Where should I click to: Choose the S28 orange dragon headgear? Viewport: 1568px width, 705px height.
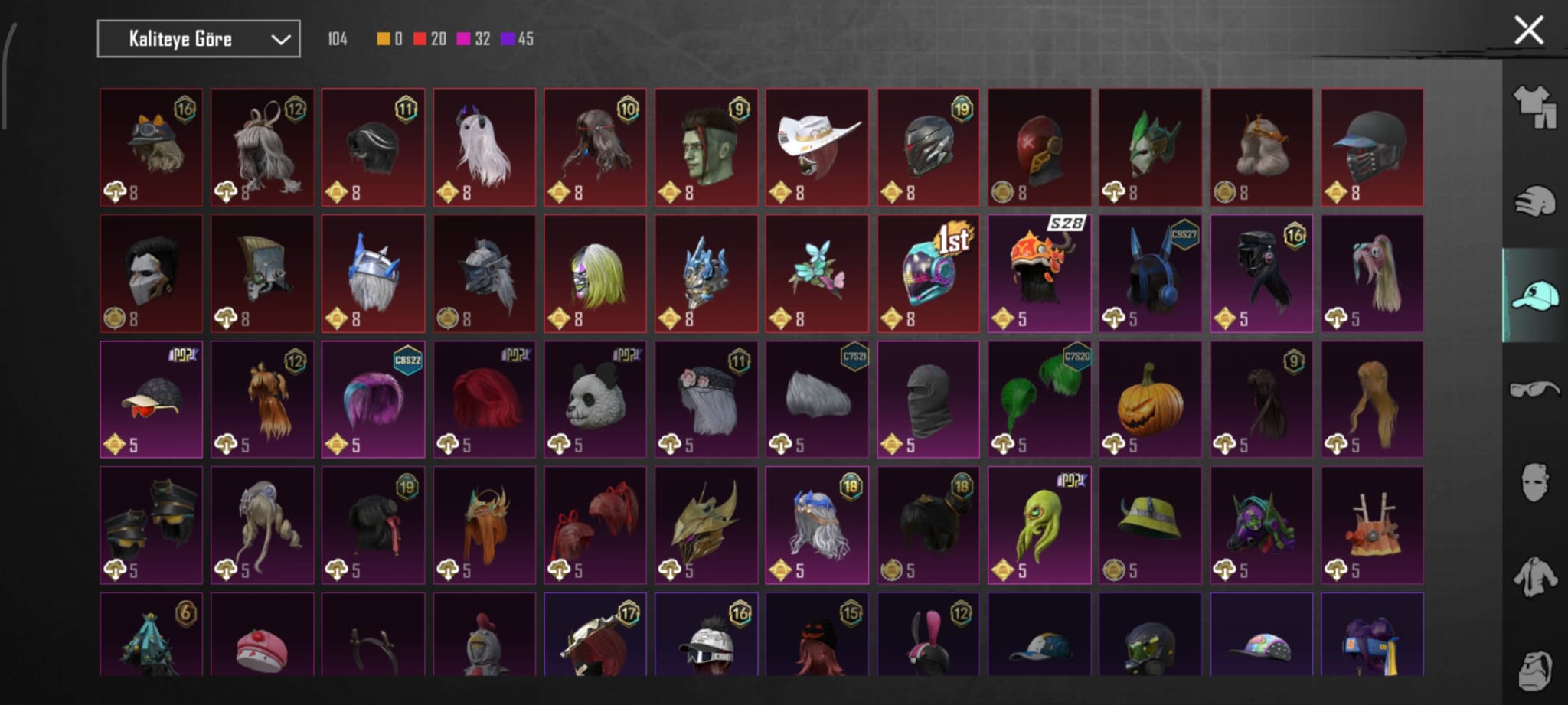click(1039, 273)
